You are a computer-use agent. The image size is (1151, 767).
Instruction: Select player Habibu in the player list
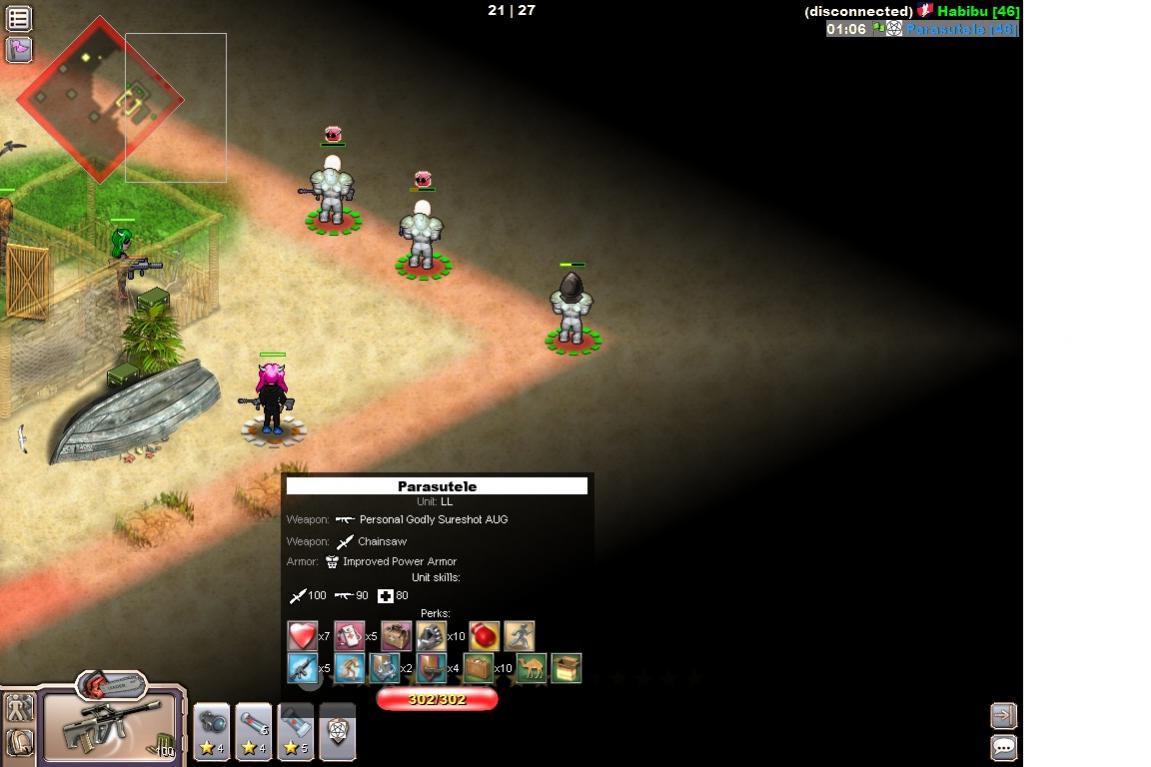tap(977, 11)
